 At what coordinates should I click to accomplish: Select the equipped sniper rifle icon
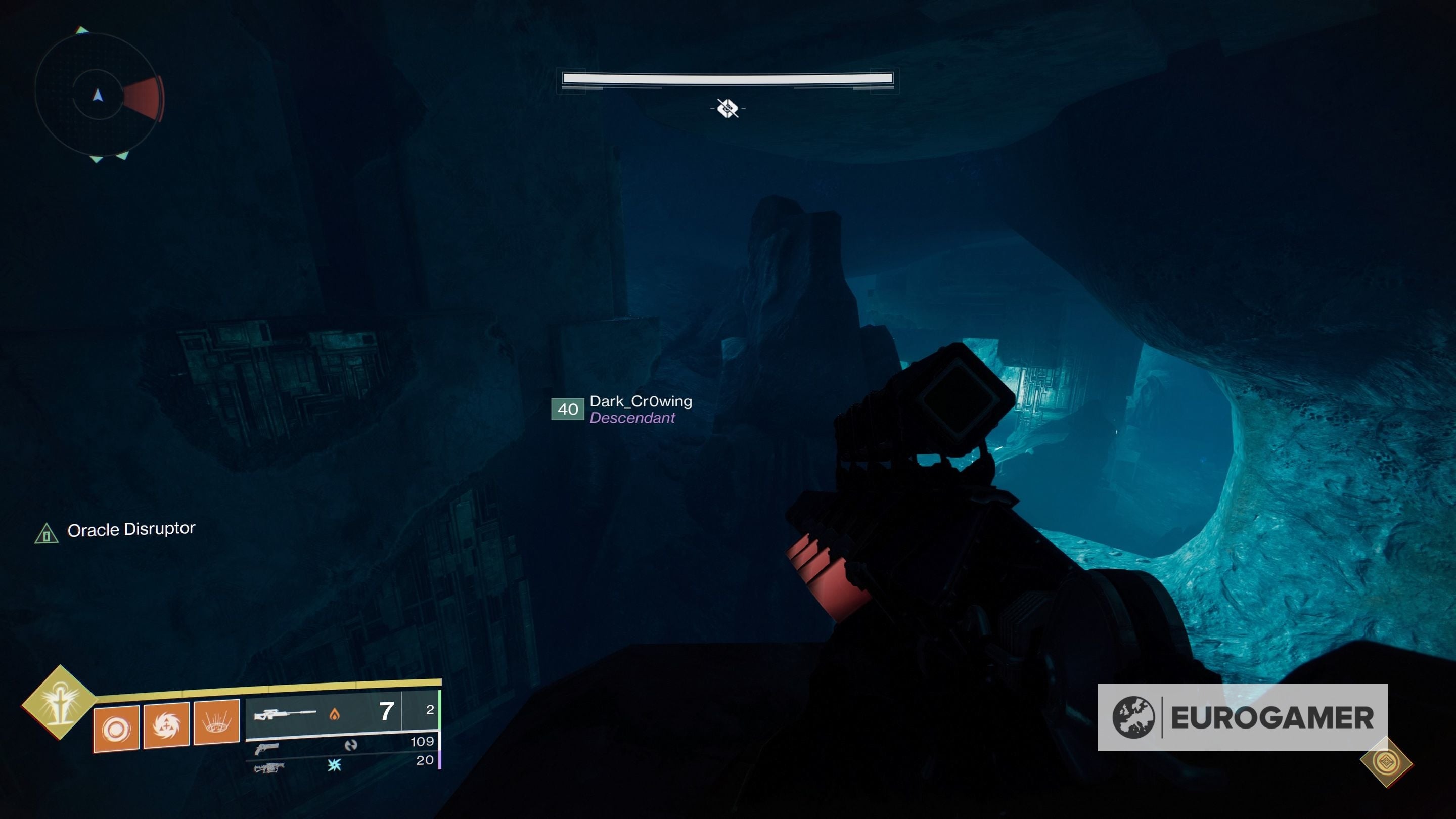[286, 715]
